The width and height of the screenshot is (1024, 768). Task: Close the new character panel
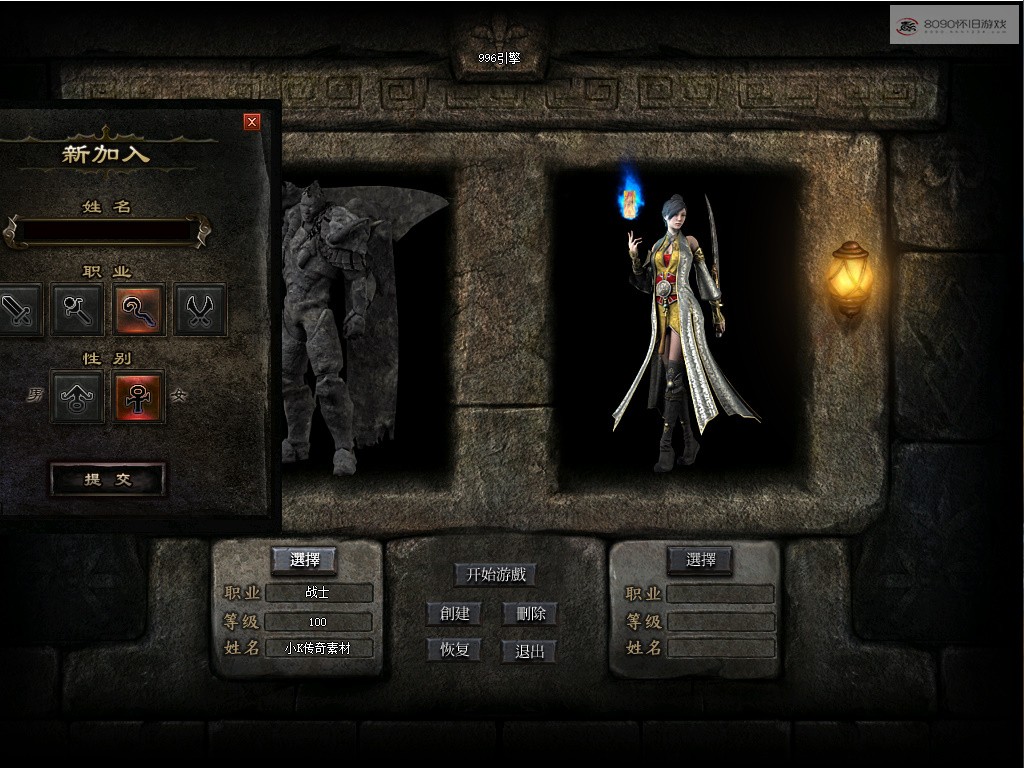point(252,122)
